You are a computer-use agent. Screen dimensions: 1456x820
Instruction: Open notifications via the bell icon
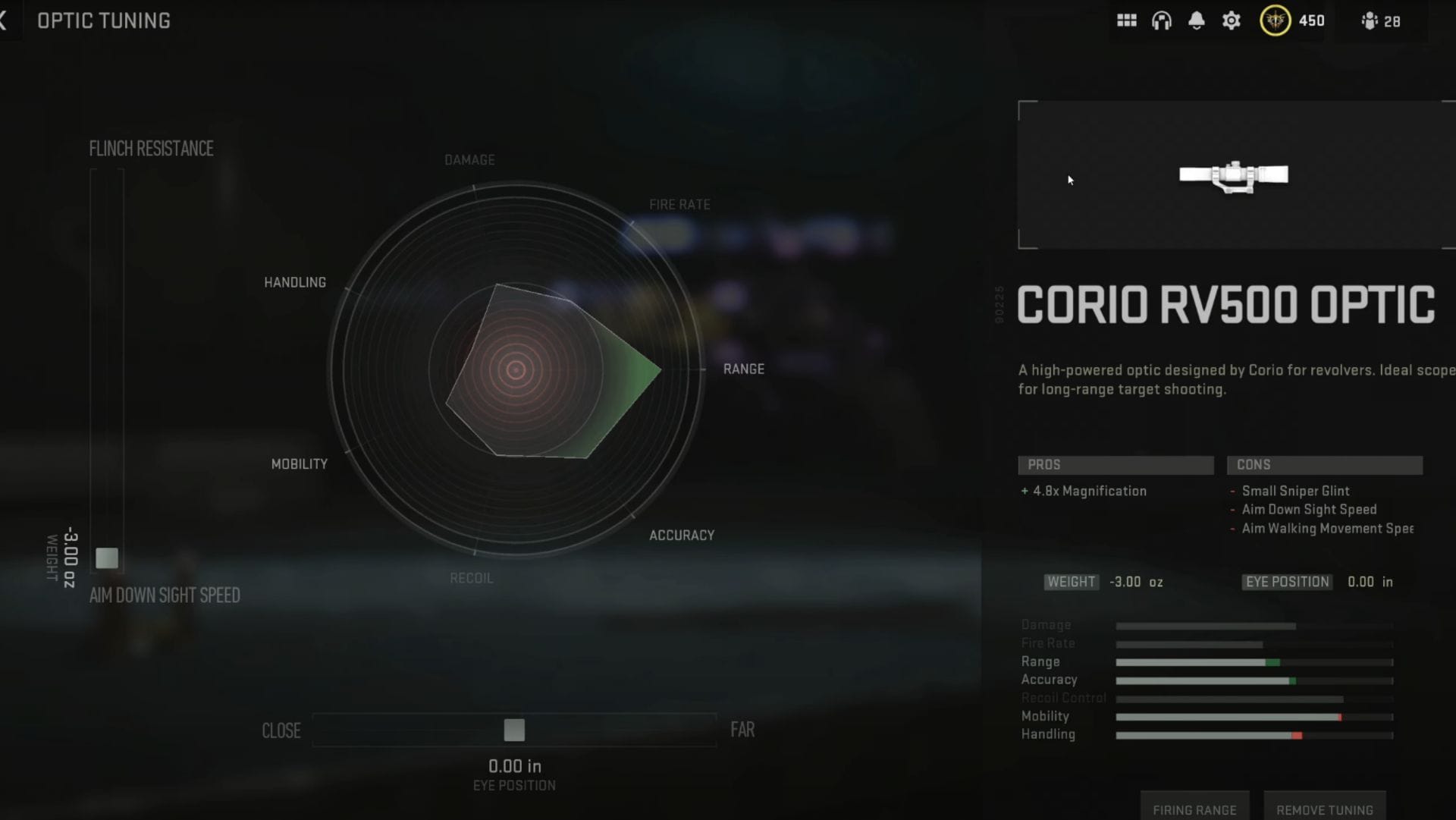point(1197,20)
